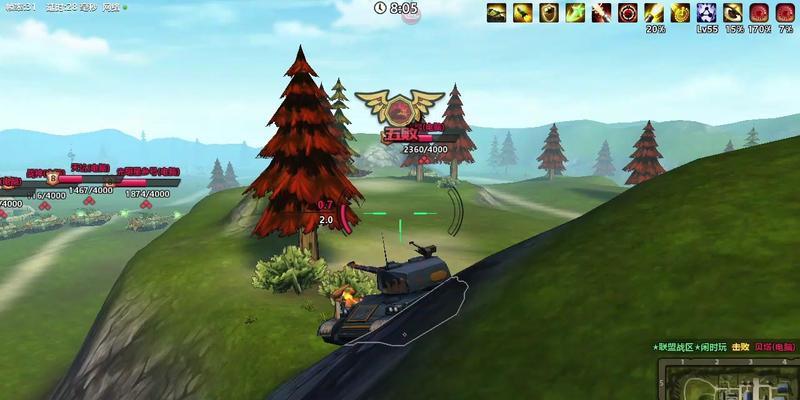Click the purple Lv55 skill icon
This screenshot has width=800, height=400.
707,13
